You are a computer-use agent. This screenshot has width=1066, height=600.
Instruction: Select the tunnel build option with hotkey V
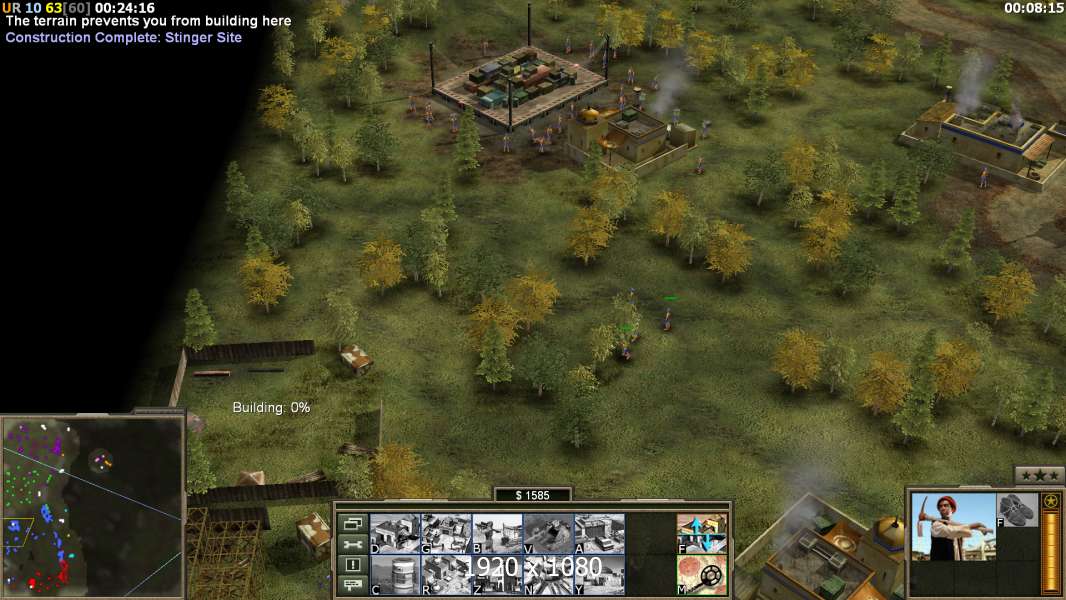548,533
